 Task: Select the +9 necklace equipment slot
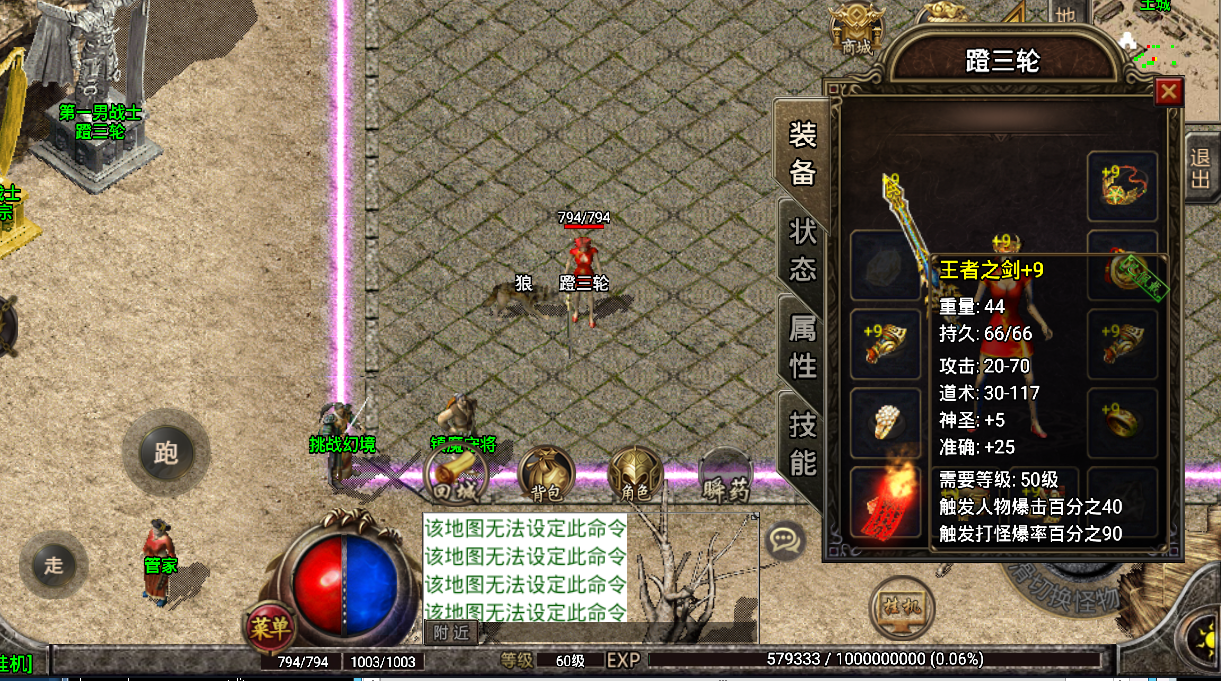(x=1122, y=187)
